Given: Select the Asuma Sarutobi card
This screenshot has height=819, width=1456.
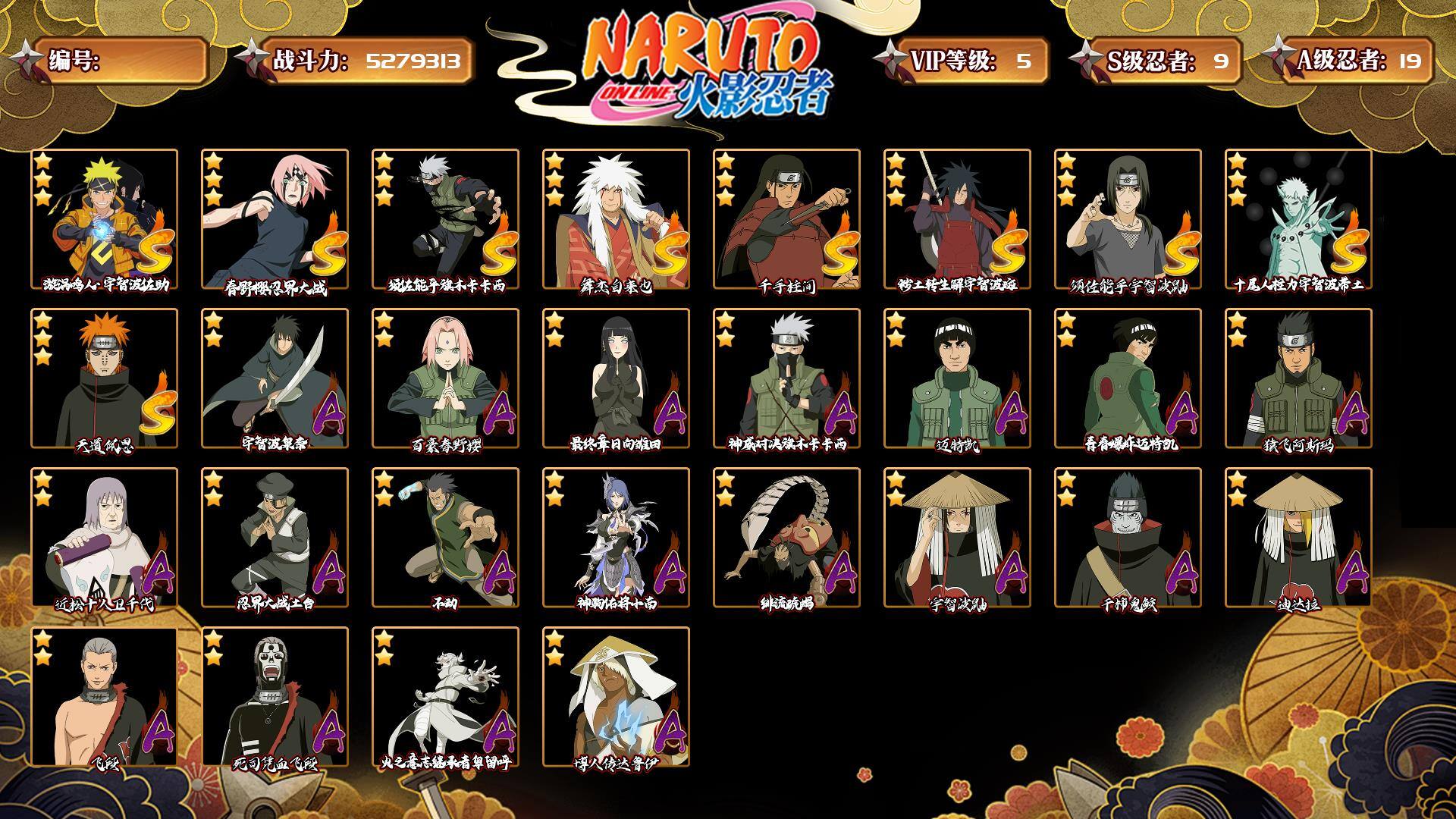Looking at the screenshot, I should pos(1298,378).
